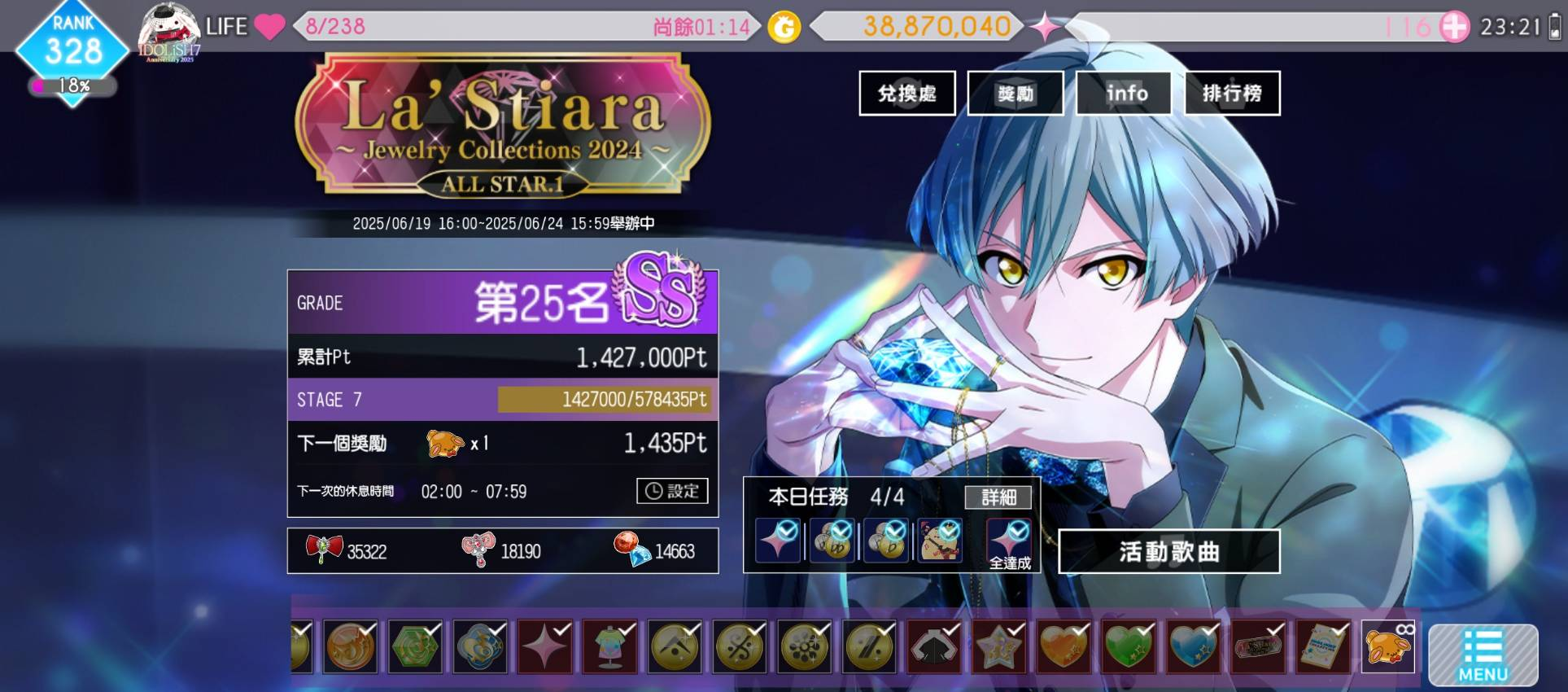Select the t-shirt outfit reward icon
The image size is (1568, 692).
coord(609,647)
